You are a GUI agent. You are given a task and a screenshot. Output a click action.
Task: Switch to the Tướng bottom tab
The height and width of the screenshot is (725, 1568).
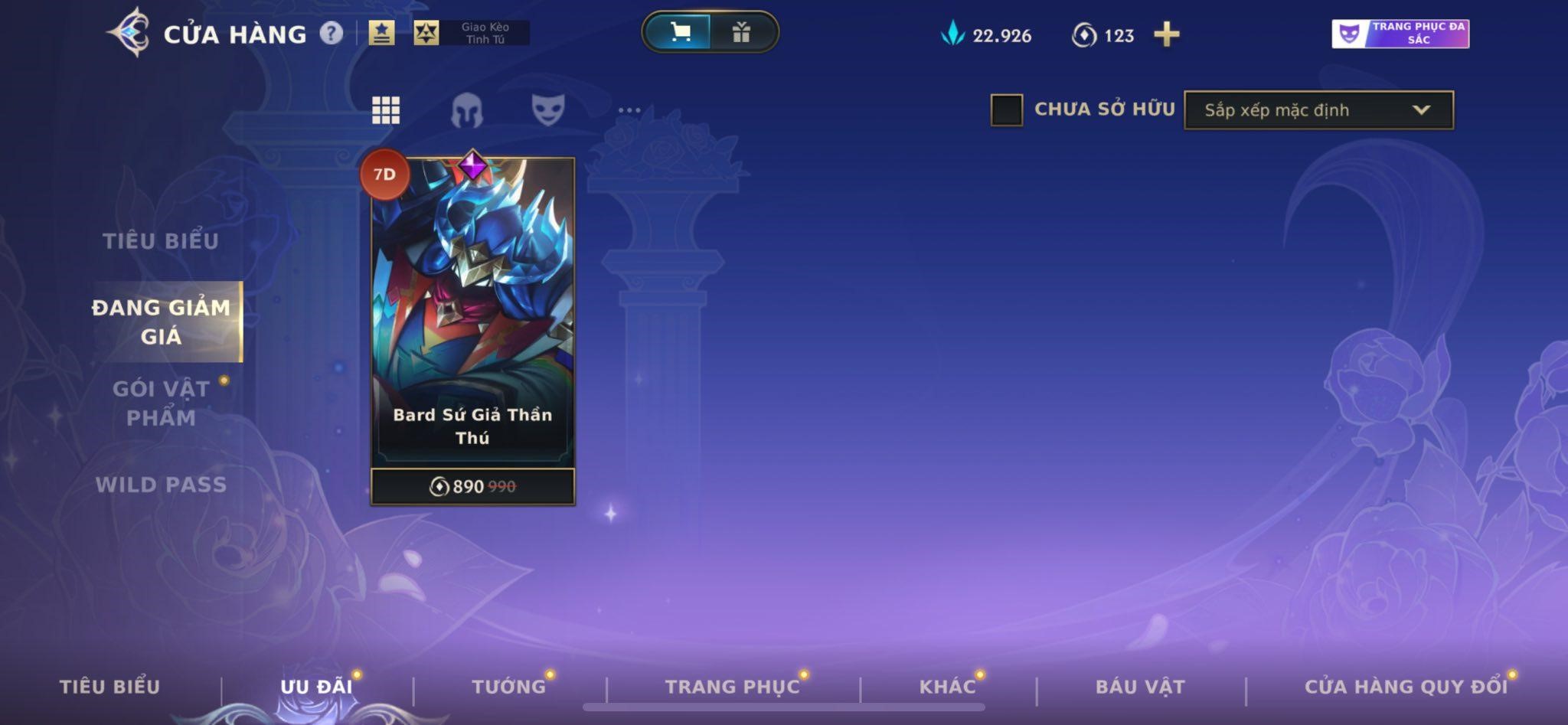pos(509,687)
